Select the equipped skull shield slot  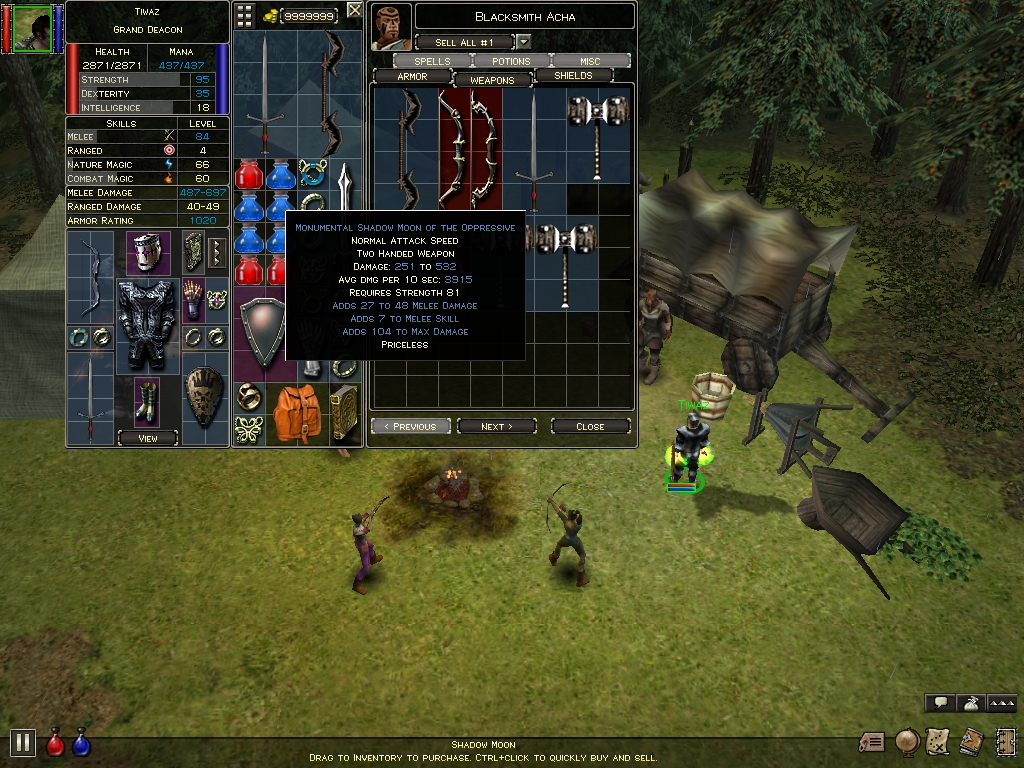[x=204, y=397]
